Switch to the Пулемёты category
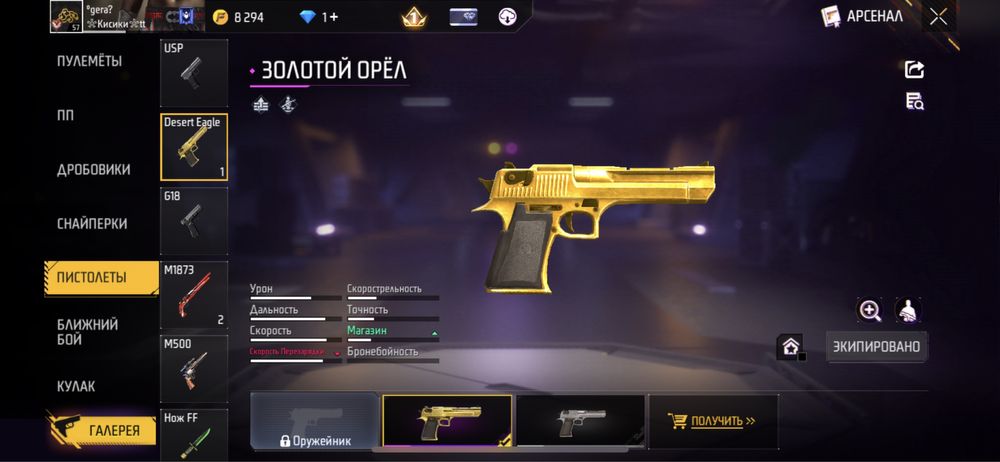The width and height of the screenshot is (1000, 462). [89, 61]
